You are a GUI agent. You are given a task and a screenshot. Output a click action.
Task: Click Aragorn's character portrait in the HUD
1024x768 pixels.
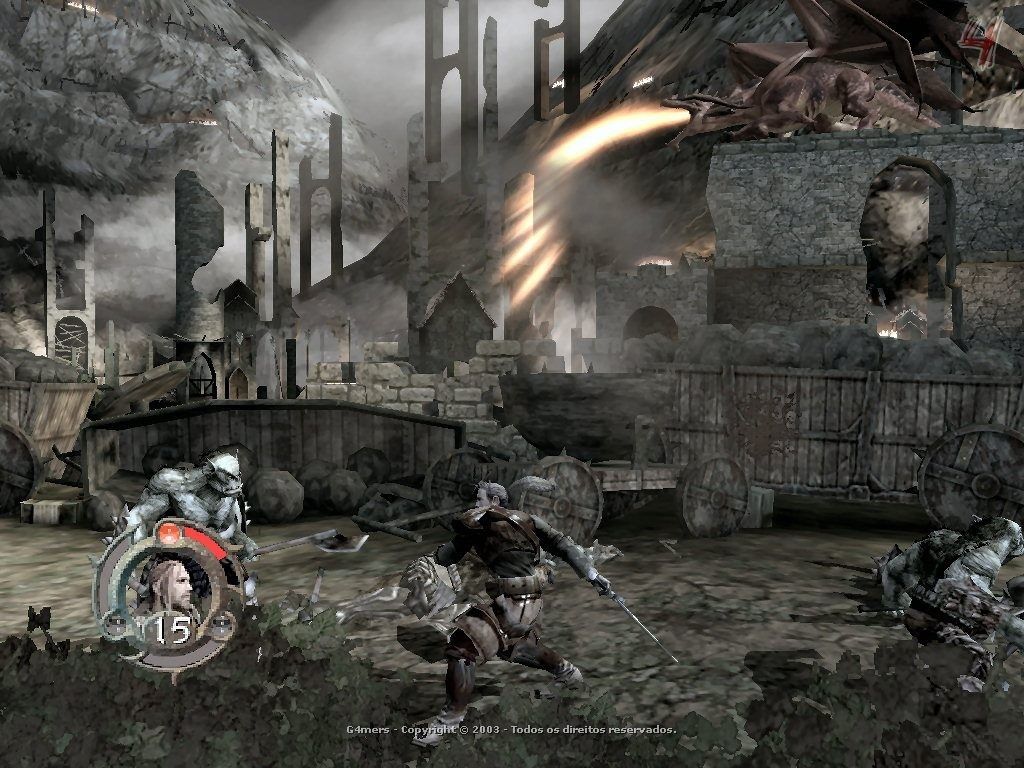(172, 585)
